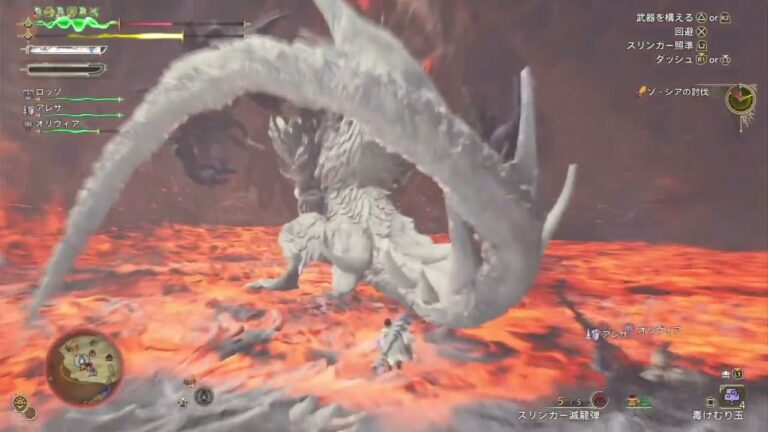This screenshot has width=768, height=432.
Task: Select the slinger dragon pod ammo icon
Action: (599, 399)
